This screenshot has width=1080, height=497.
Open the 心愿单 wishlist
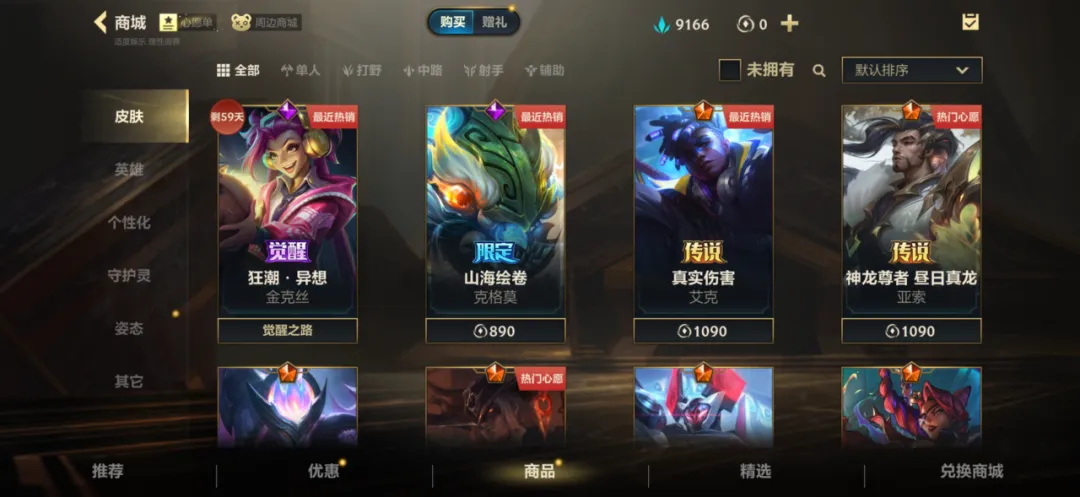187,22
